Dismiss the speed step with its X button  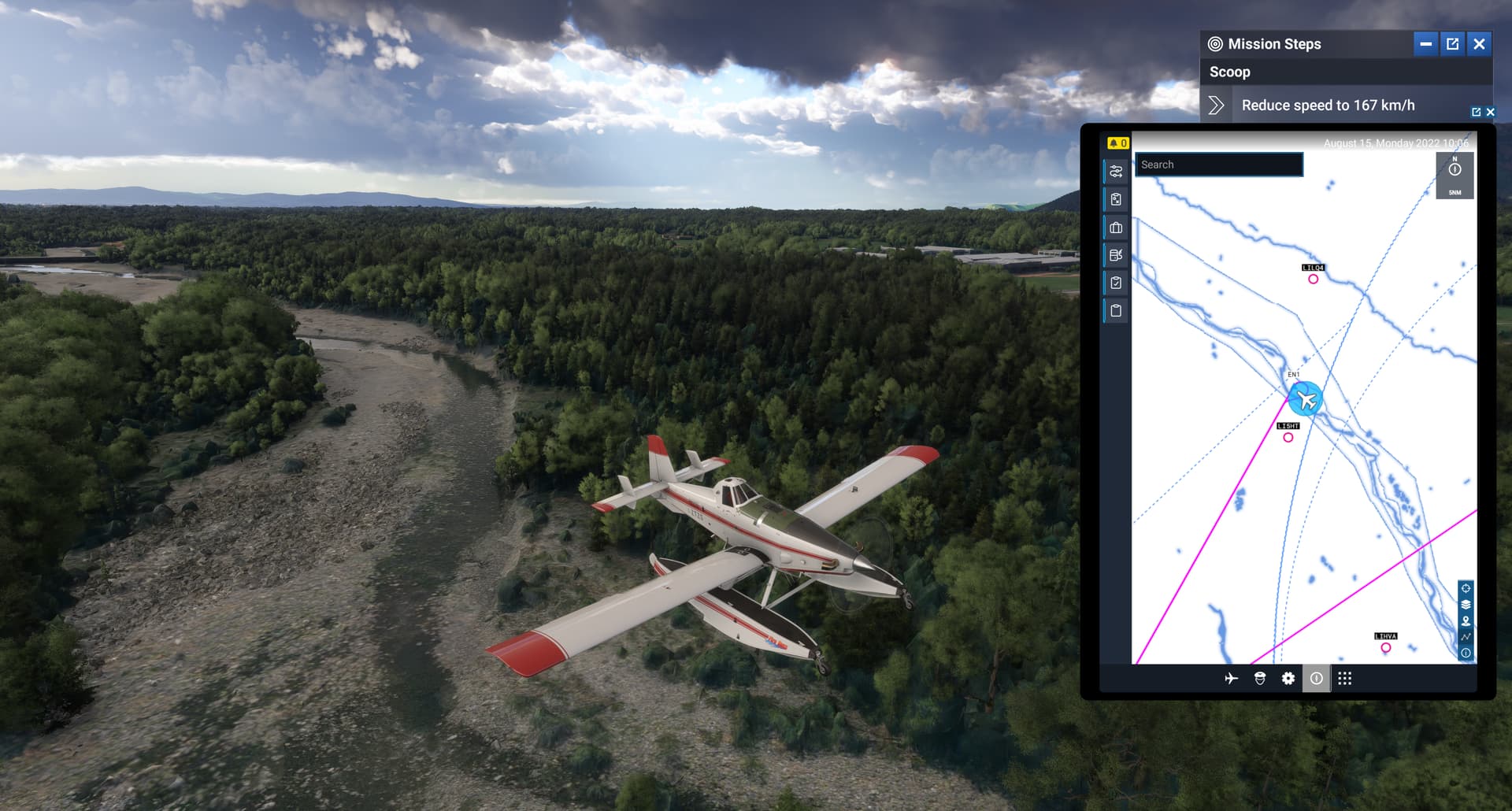coord(1491,112)
